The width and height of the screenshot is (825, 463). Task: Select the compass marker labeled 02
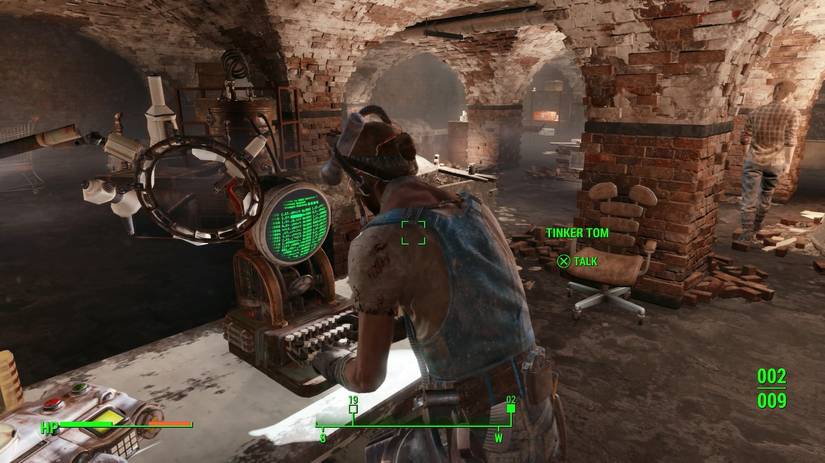(x=511, y=407)
